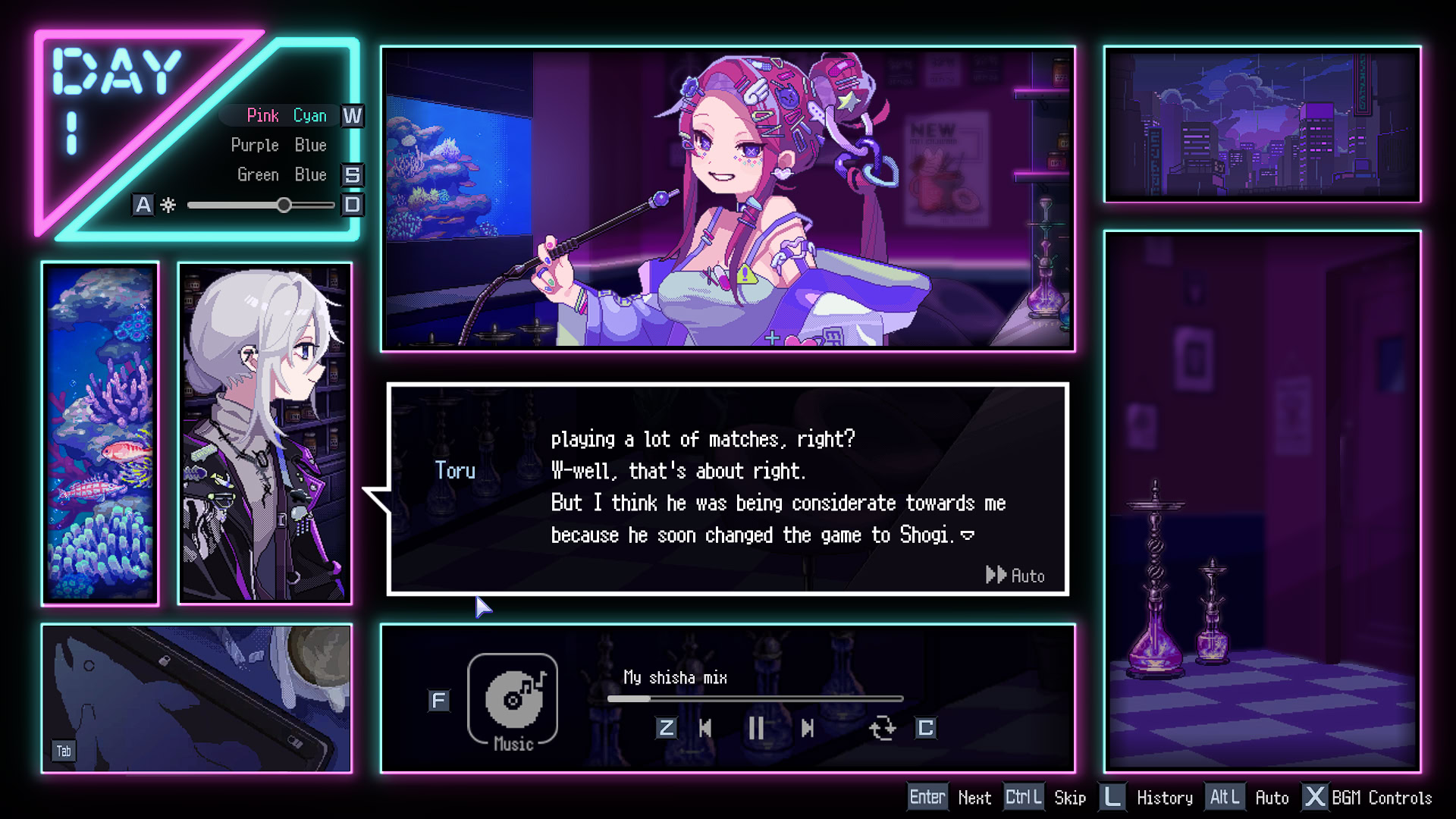Open the BGM Controls option
The image size is (1456, 819).
1381,798
